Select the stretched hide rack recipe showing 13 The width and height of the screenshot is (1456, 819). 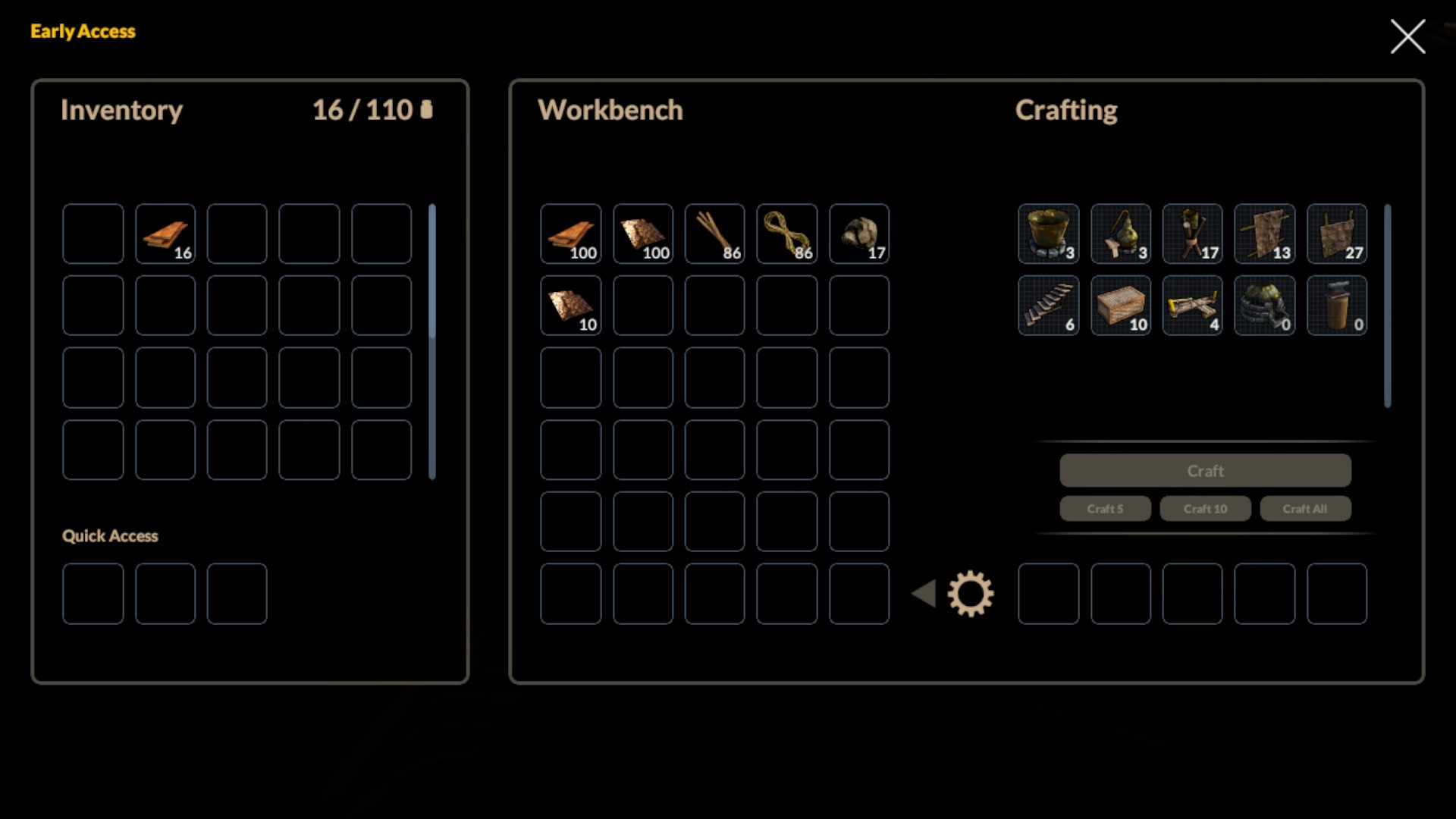coord(1264,234)
